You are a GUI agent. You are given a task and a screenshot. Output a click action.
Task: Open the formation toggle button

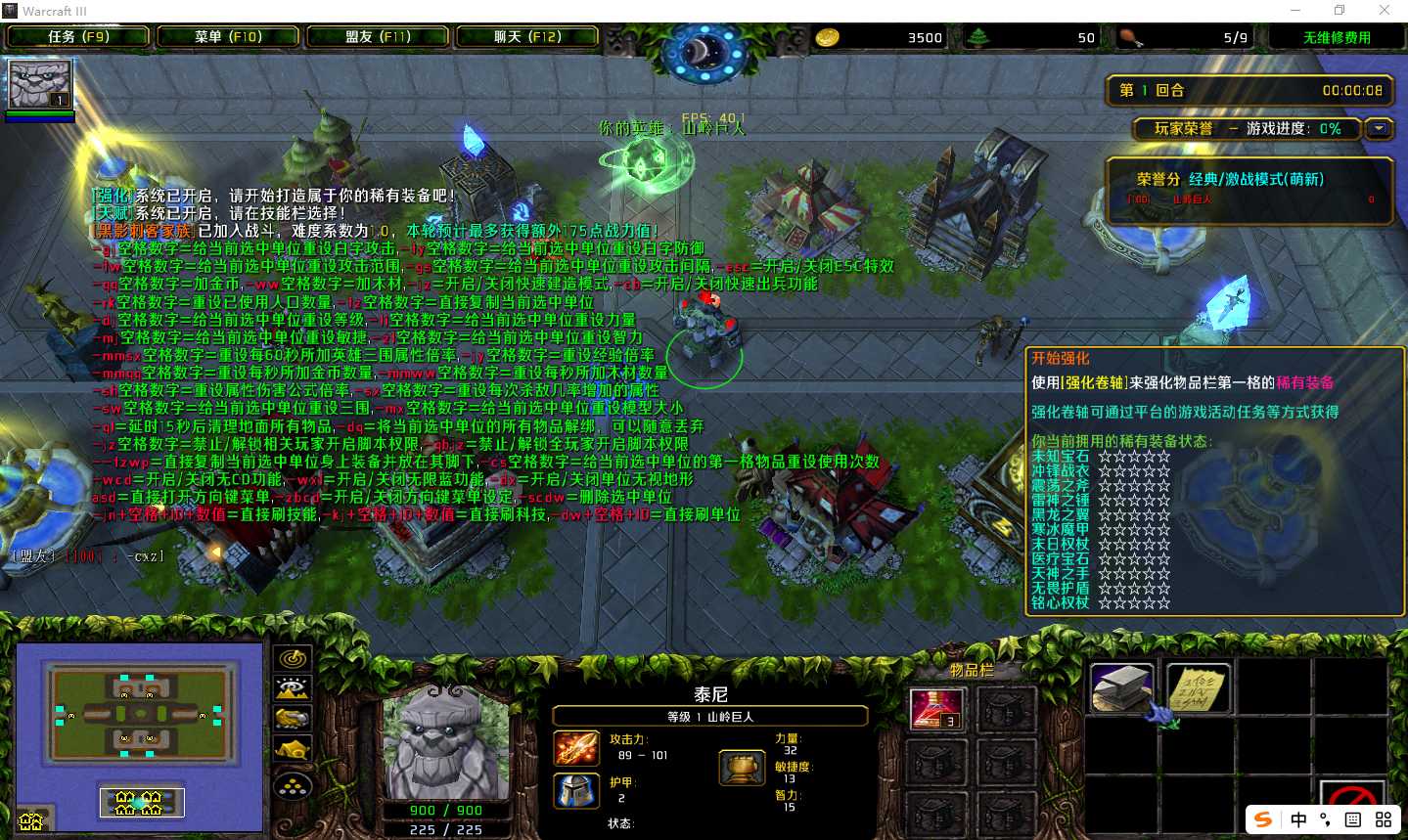click(x=293, y=785)
